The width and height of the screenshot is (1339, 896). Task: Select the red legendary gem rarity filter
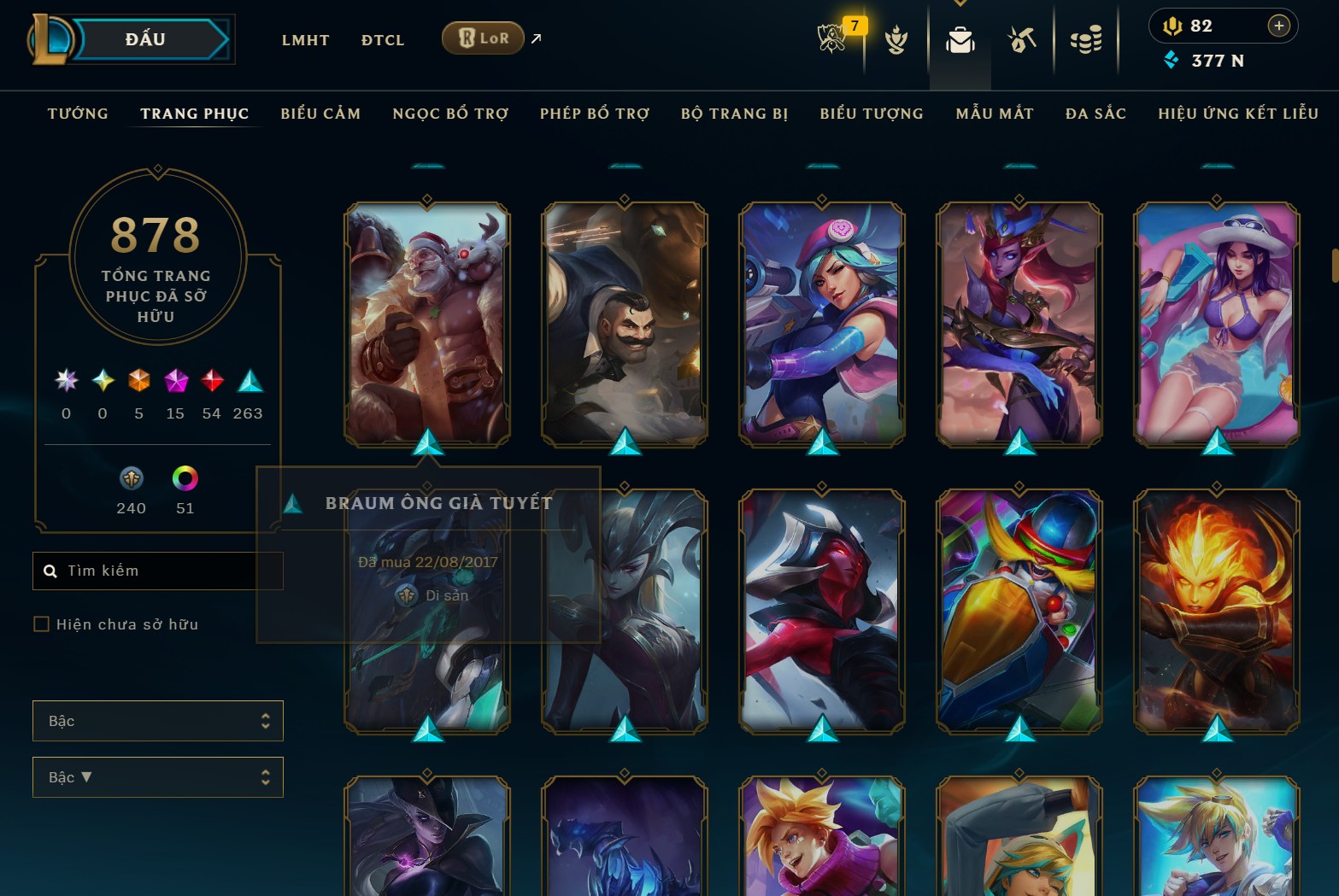(212, 382)
